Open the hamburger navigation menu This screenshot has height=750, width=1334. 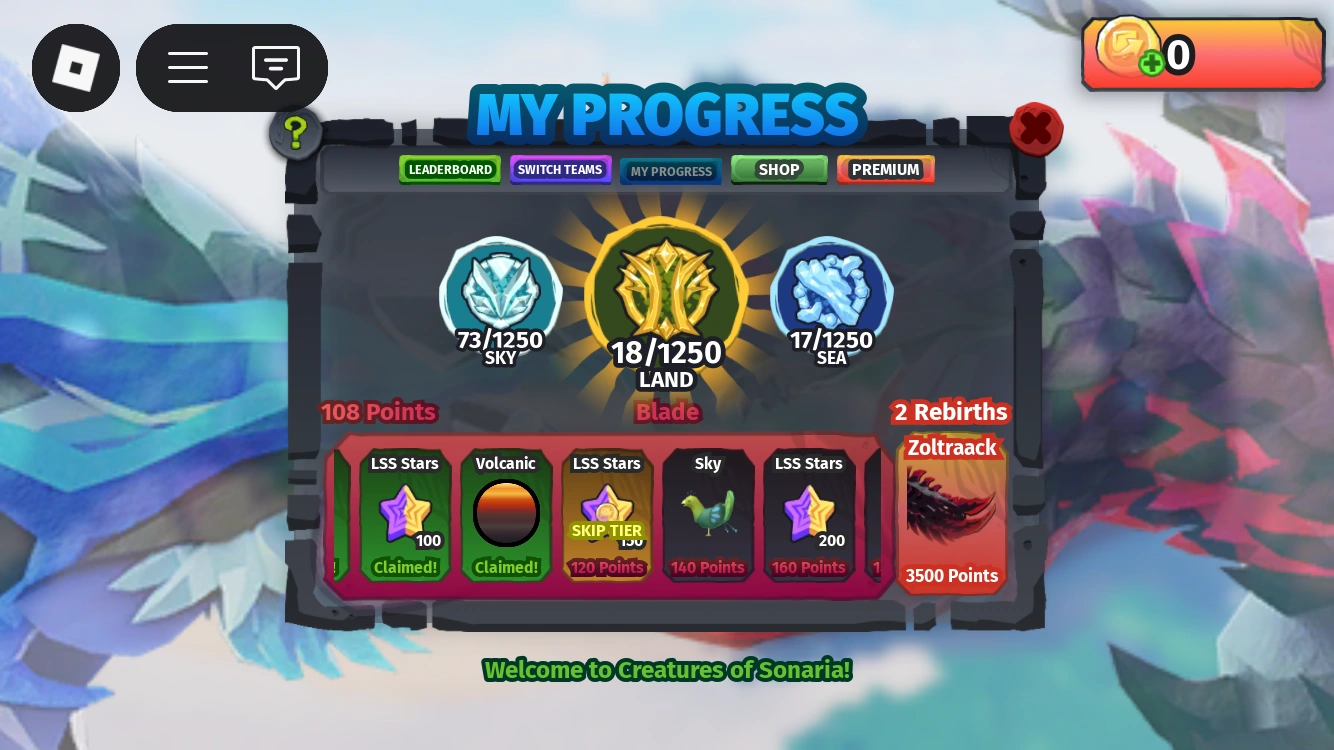[188, 67]
